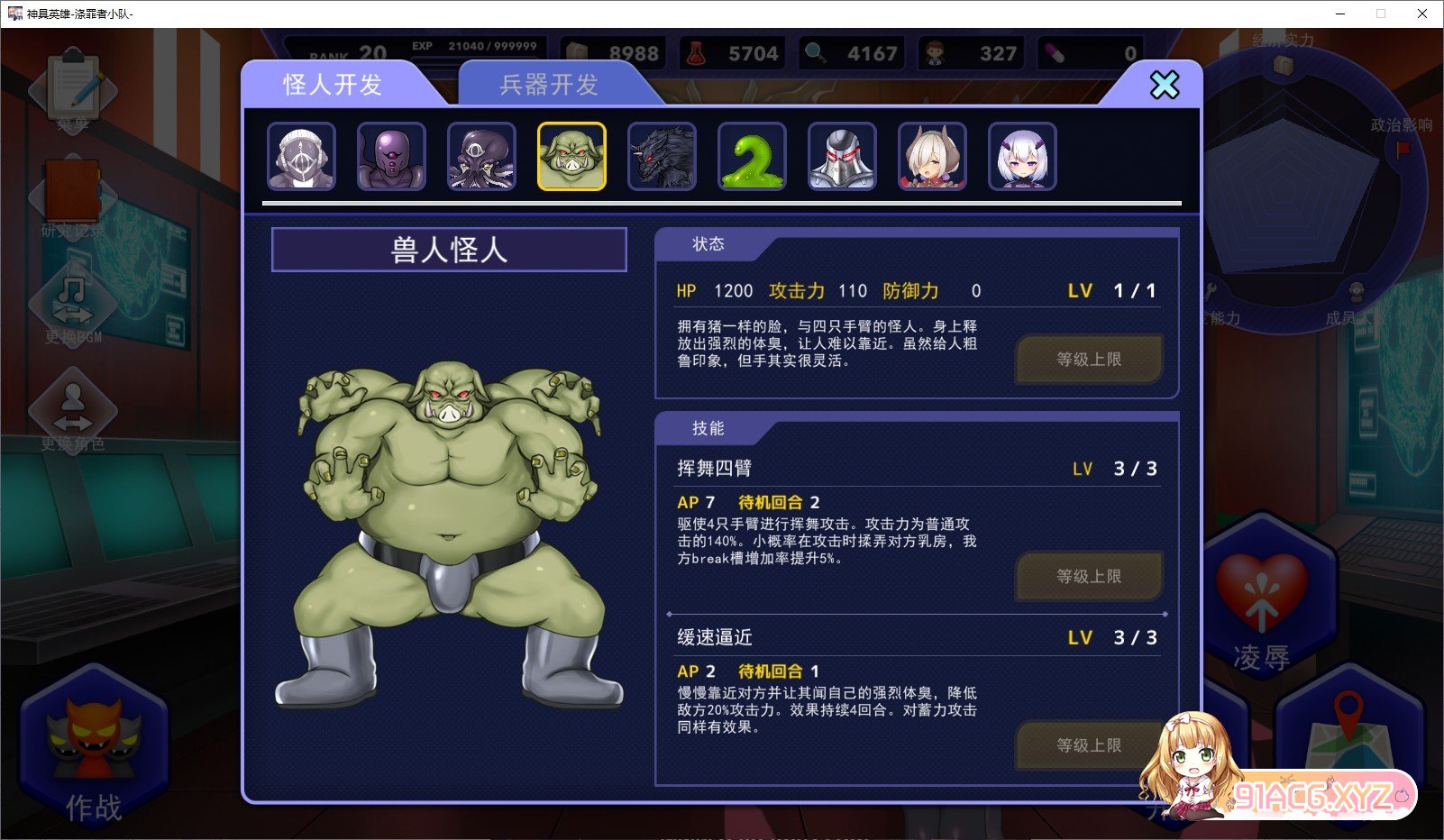1444x840 pixels.
Task: Close the game window
Action: pos(1422,14)
